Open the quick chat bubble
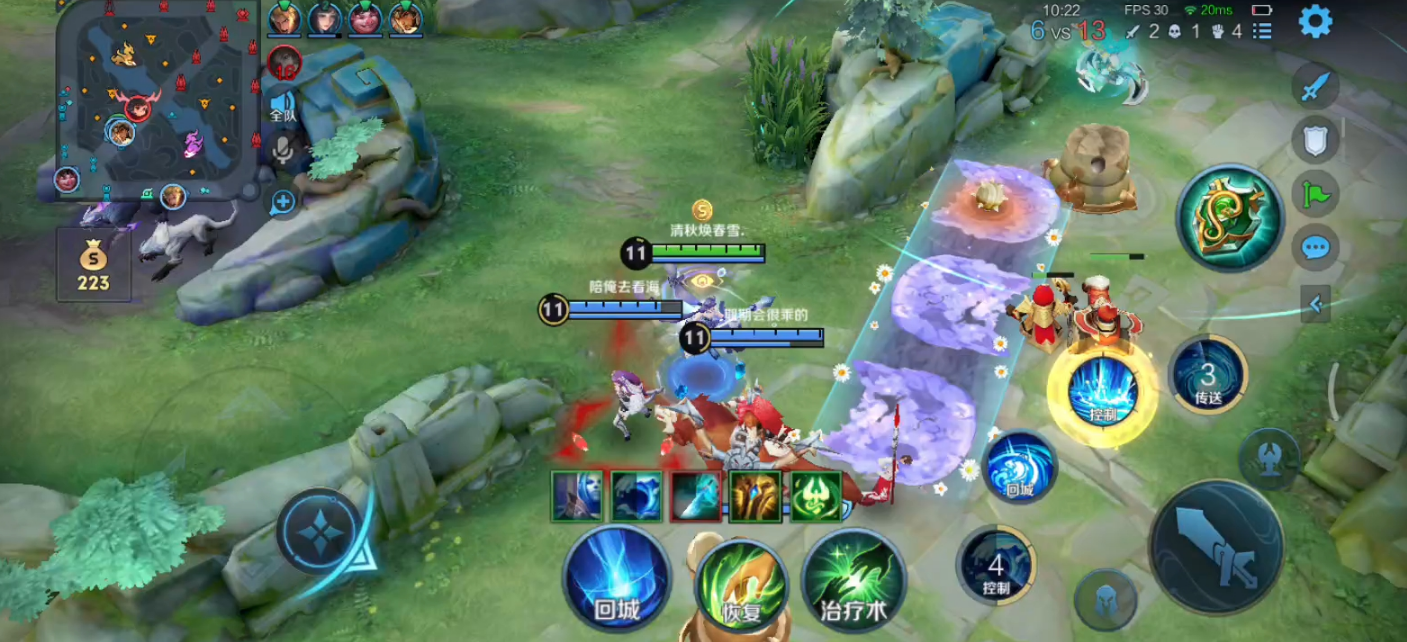Screen dimensions: 1407x642 (x=1315, y=246)
